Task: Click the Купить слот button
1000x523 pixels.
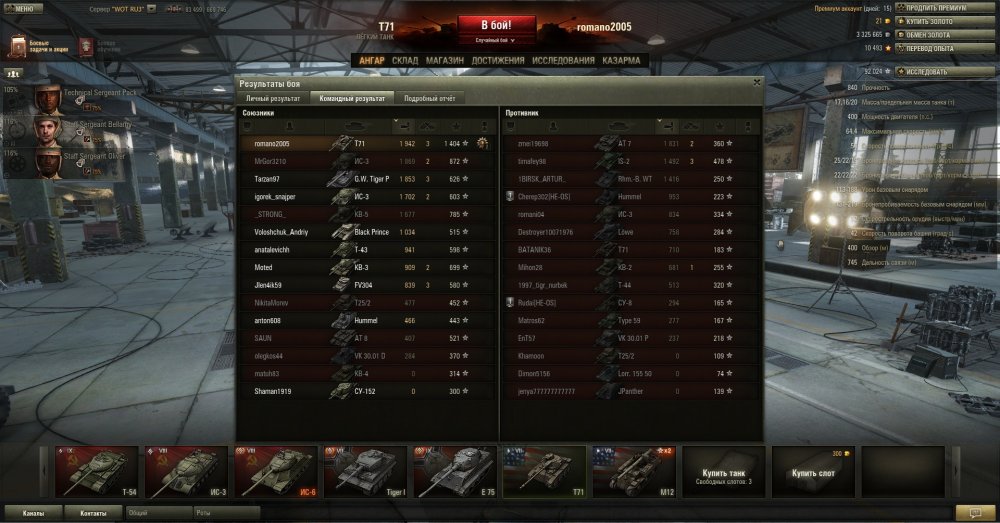Action: tap(813, 473)
